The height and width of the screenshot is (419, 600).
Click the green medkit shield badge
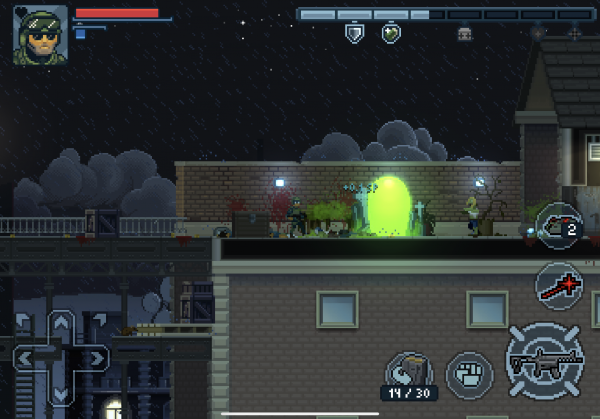[x=391, y=34]
